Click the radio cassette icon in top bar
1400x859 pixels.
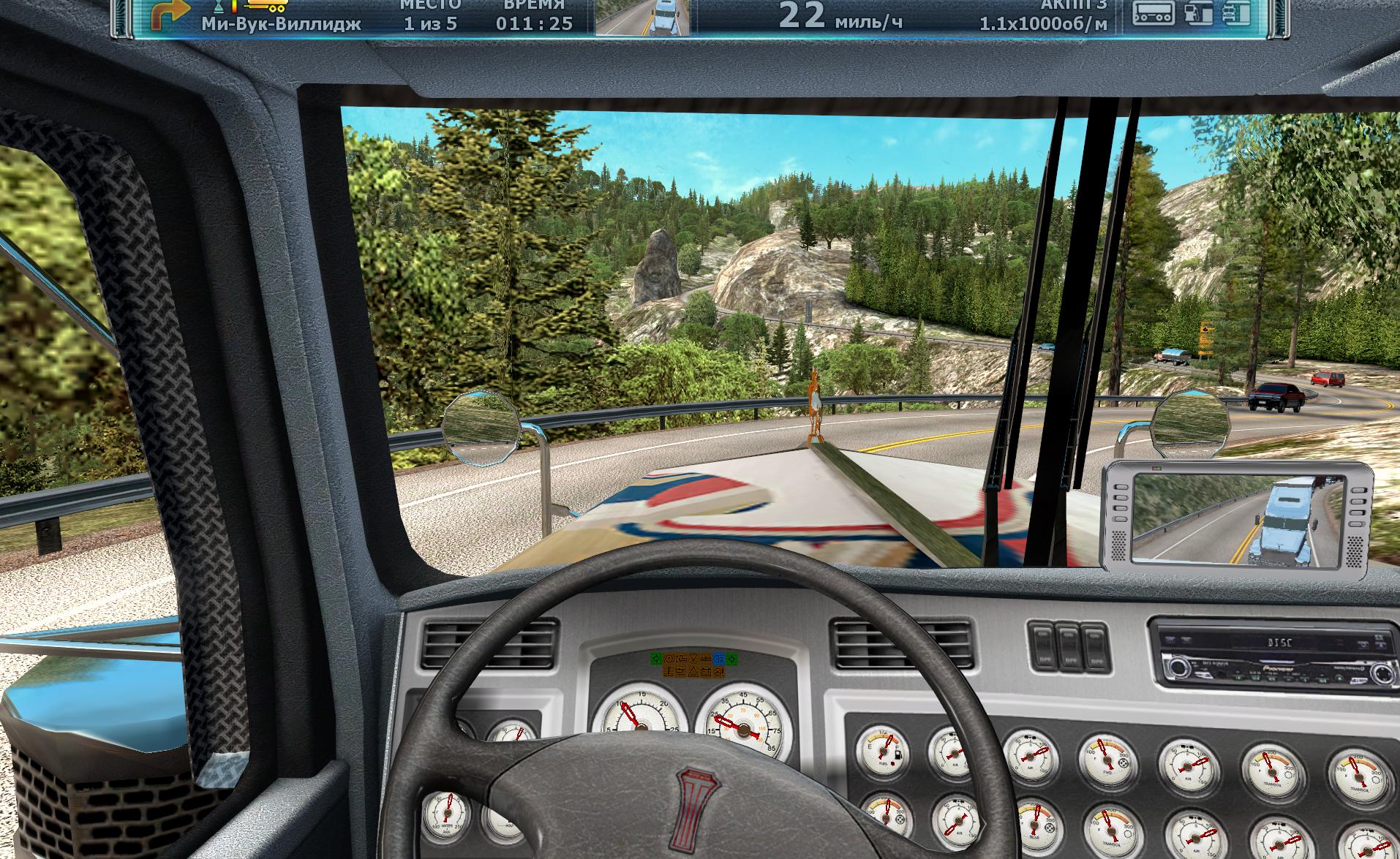(1154, 13)
